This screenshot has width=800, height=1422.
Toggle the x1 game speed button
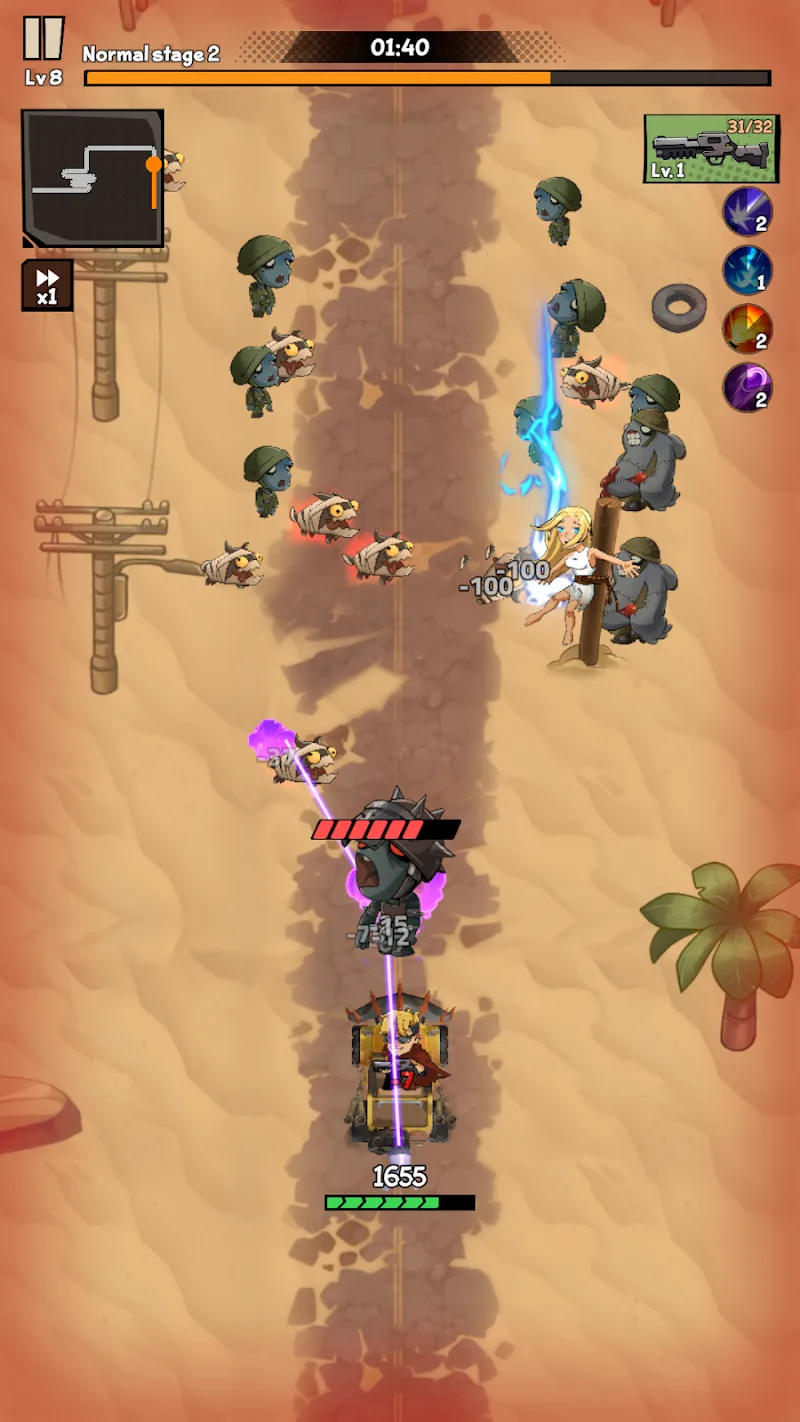47,285
